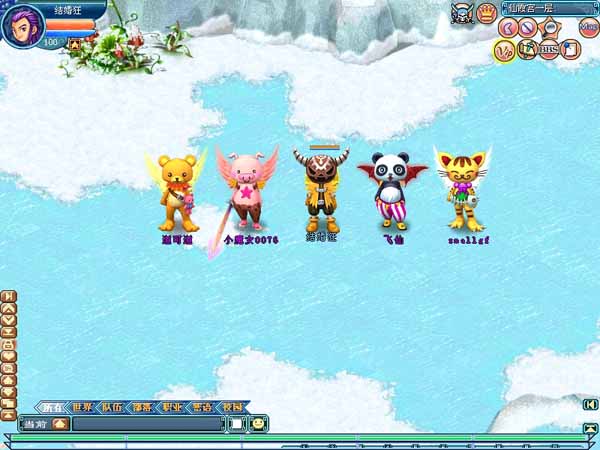Click the purple-haired player portrait
600x450 pixels.
click(x=22, y=24)
